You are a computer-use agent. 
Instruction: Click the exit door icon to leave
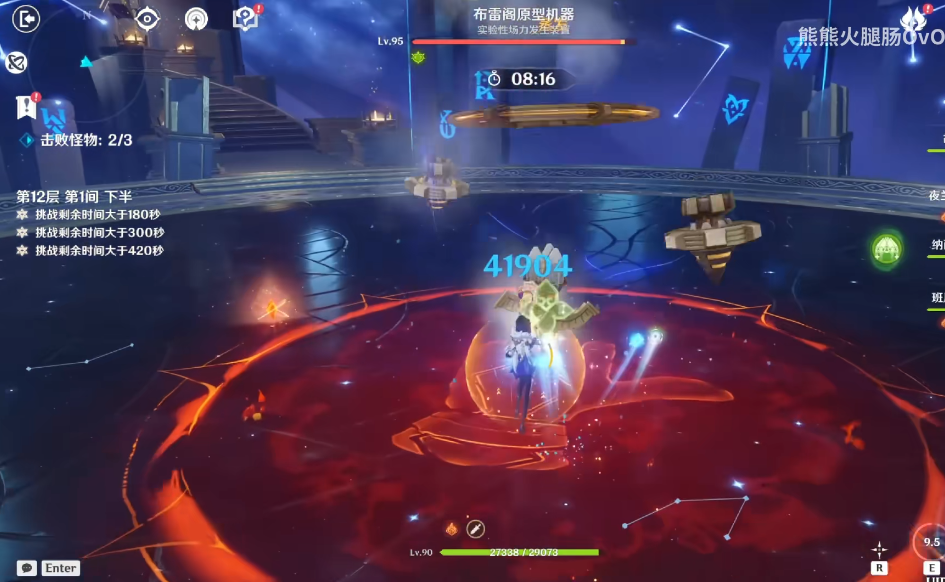(26, 19)
